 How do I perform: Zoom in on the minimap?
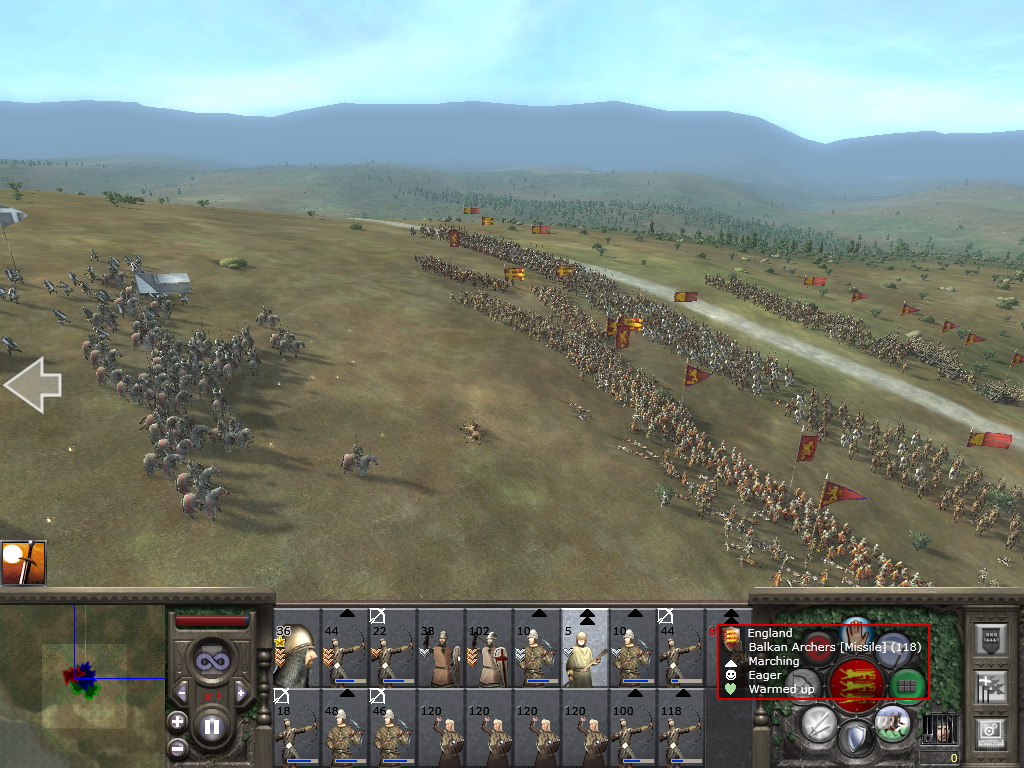tap(178, 721)
